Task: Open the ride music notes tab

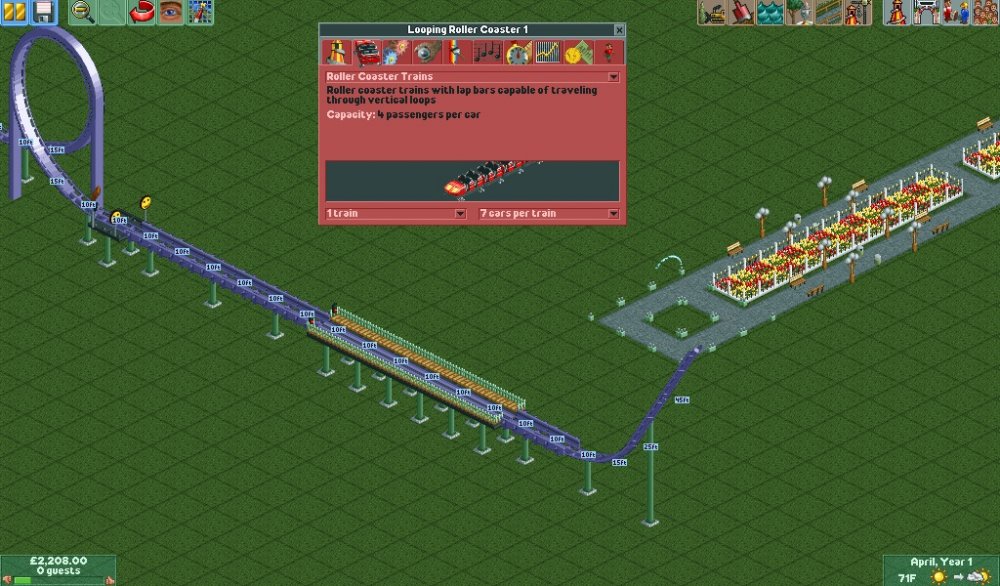Action: [x=487, y=53]
